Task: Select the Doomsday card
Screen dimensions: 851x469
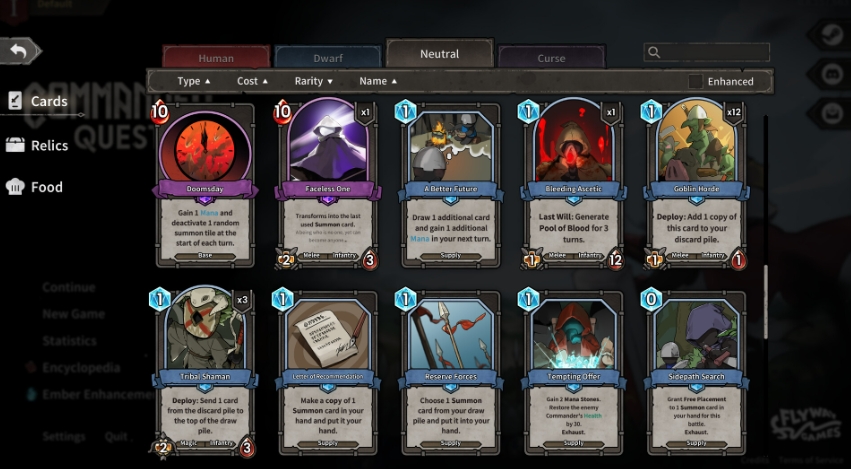Action: pyautogui.click(x=205, y=185)
